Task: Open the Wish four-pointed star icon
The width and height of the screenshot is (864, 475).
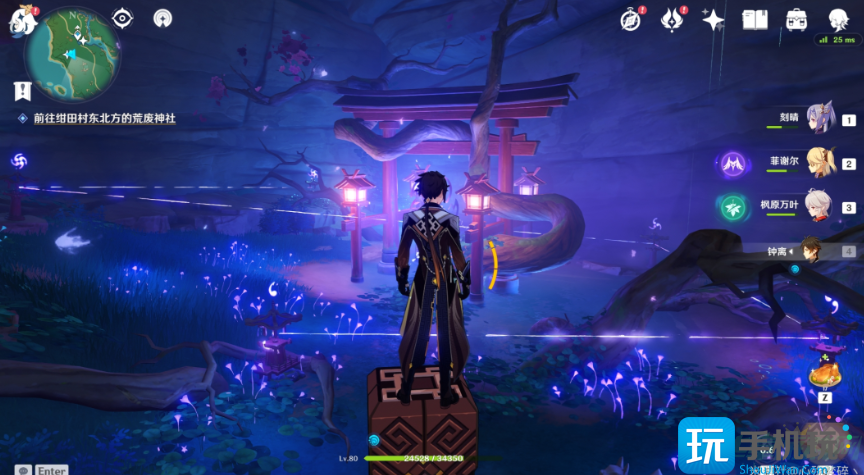Action: 713,19
